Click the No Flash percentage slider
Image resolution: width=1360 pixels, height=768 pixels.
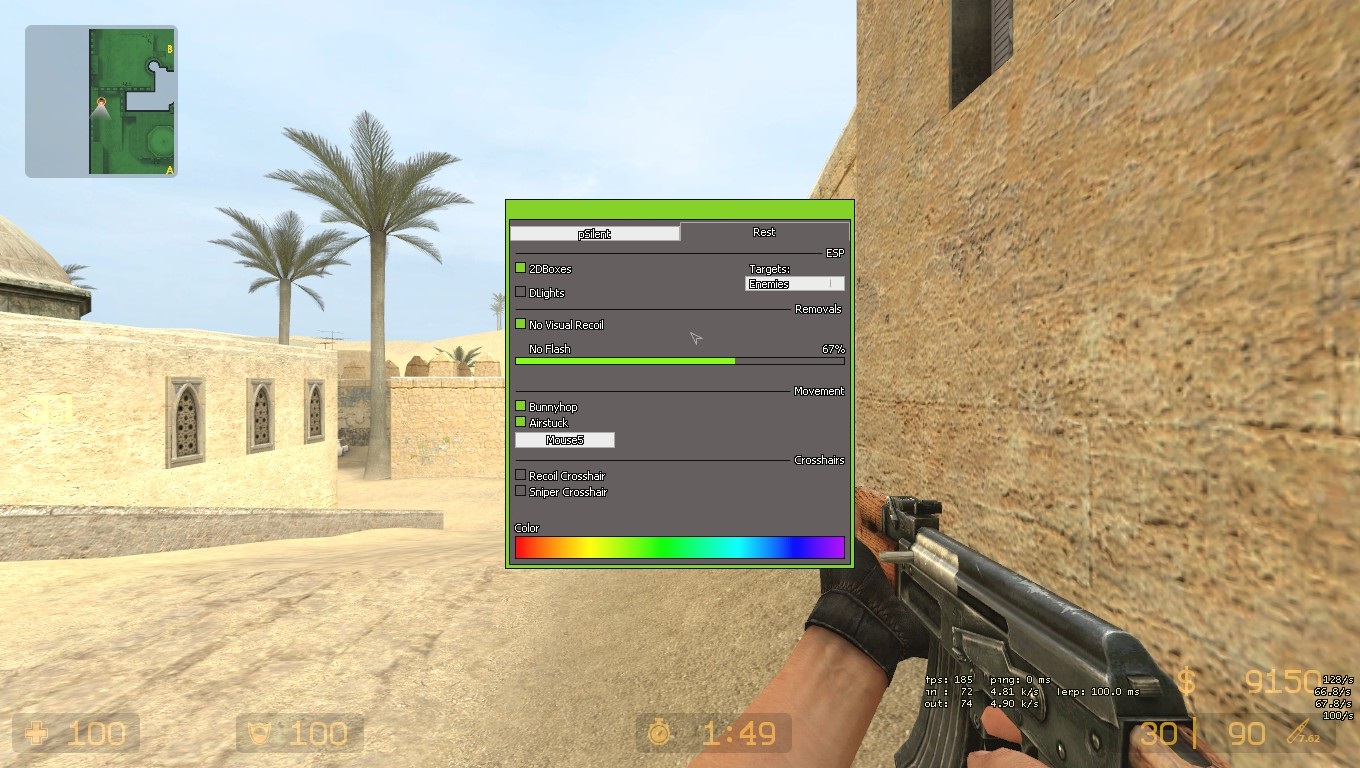click(679, 360)
